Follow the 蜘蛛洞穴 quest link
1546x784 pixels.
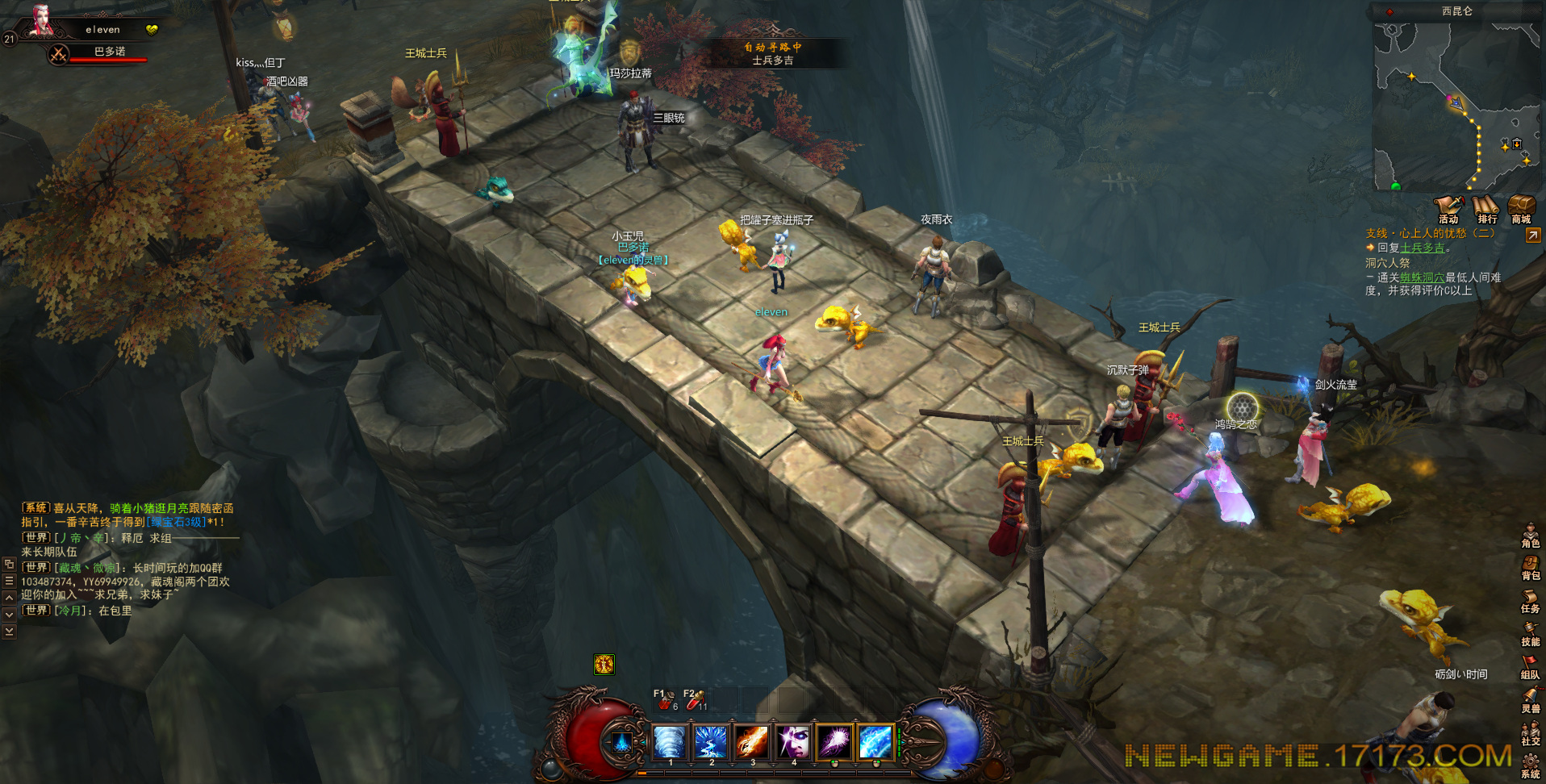coord(1422,277)
